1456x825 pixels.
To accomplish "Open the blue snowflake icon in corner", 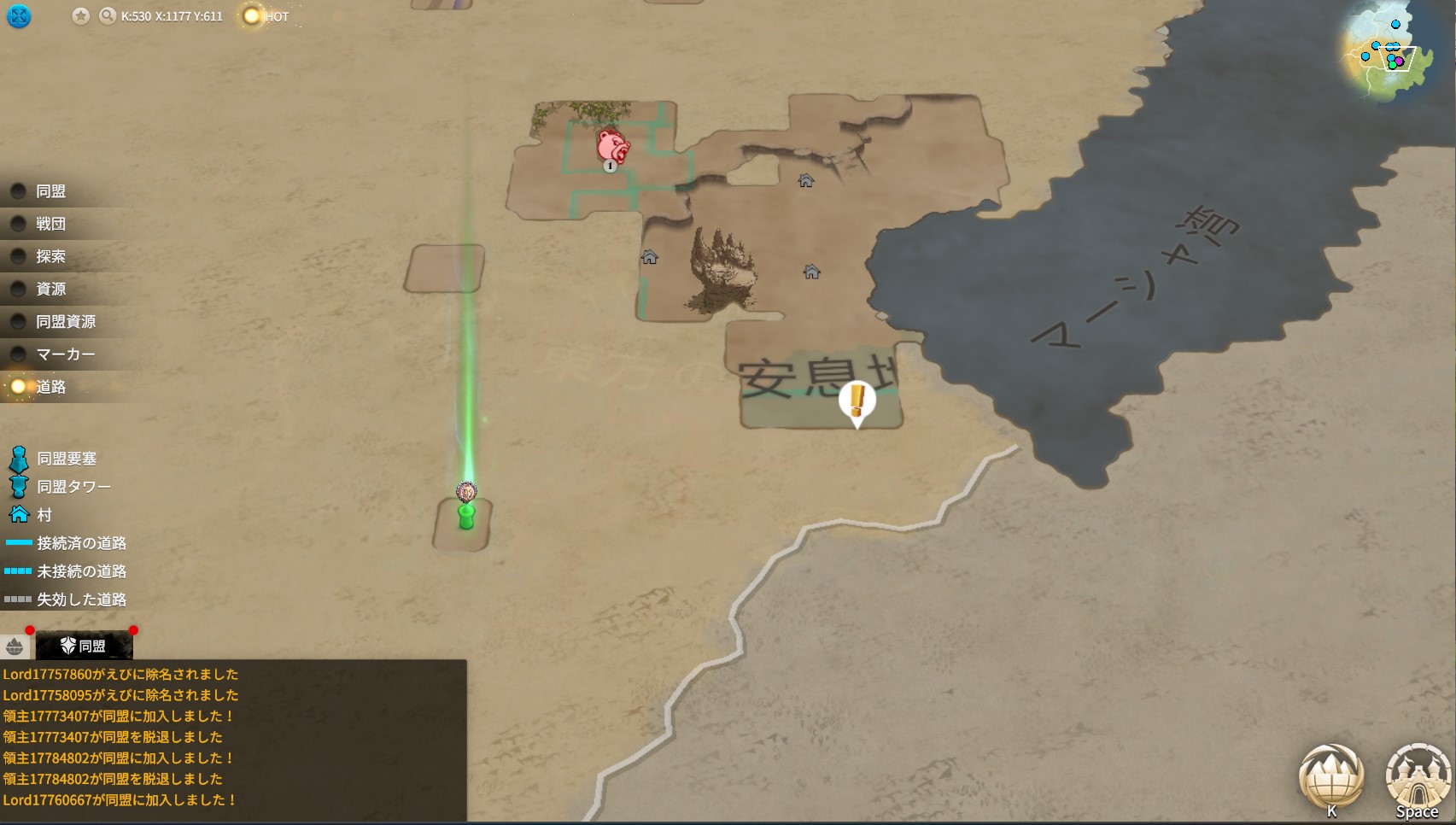I will [x=19, y=16].
